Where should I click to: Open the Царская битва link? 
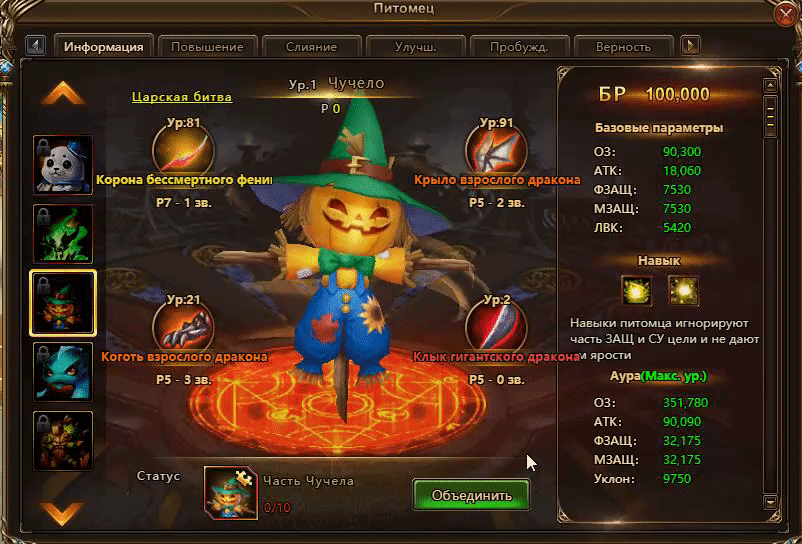point(182,97)
